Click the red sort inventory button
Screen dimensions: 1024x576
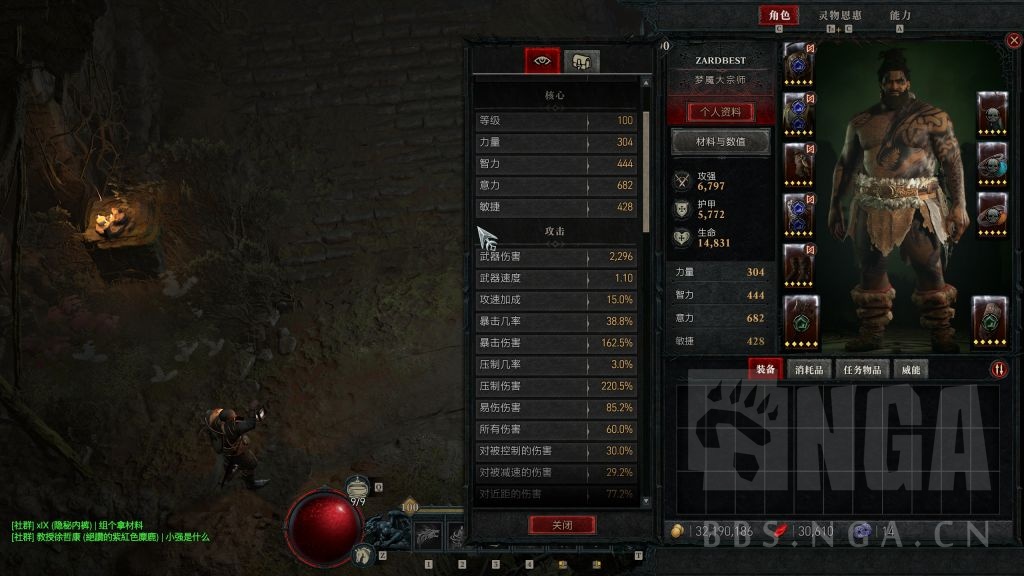[1000, 370]
